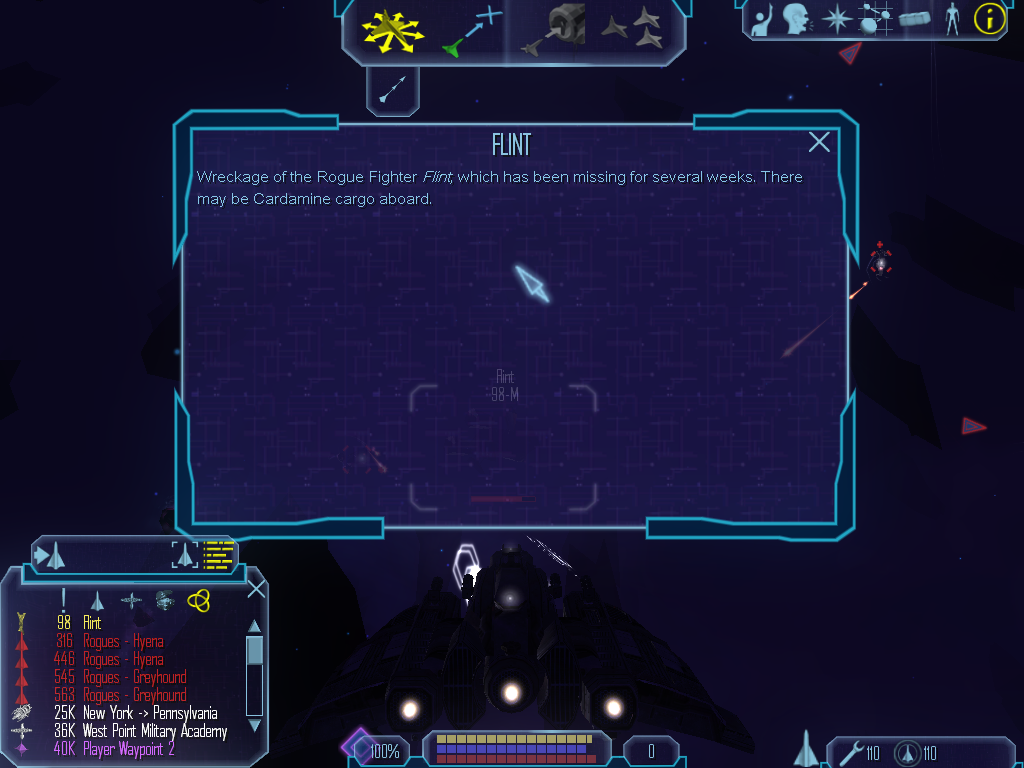This screenshot has width=1024, height=768.
Task: Activate the Formation maneuver icon
Action: point(633,29)
